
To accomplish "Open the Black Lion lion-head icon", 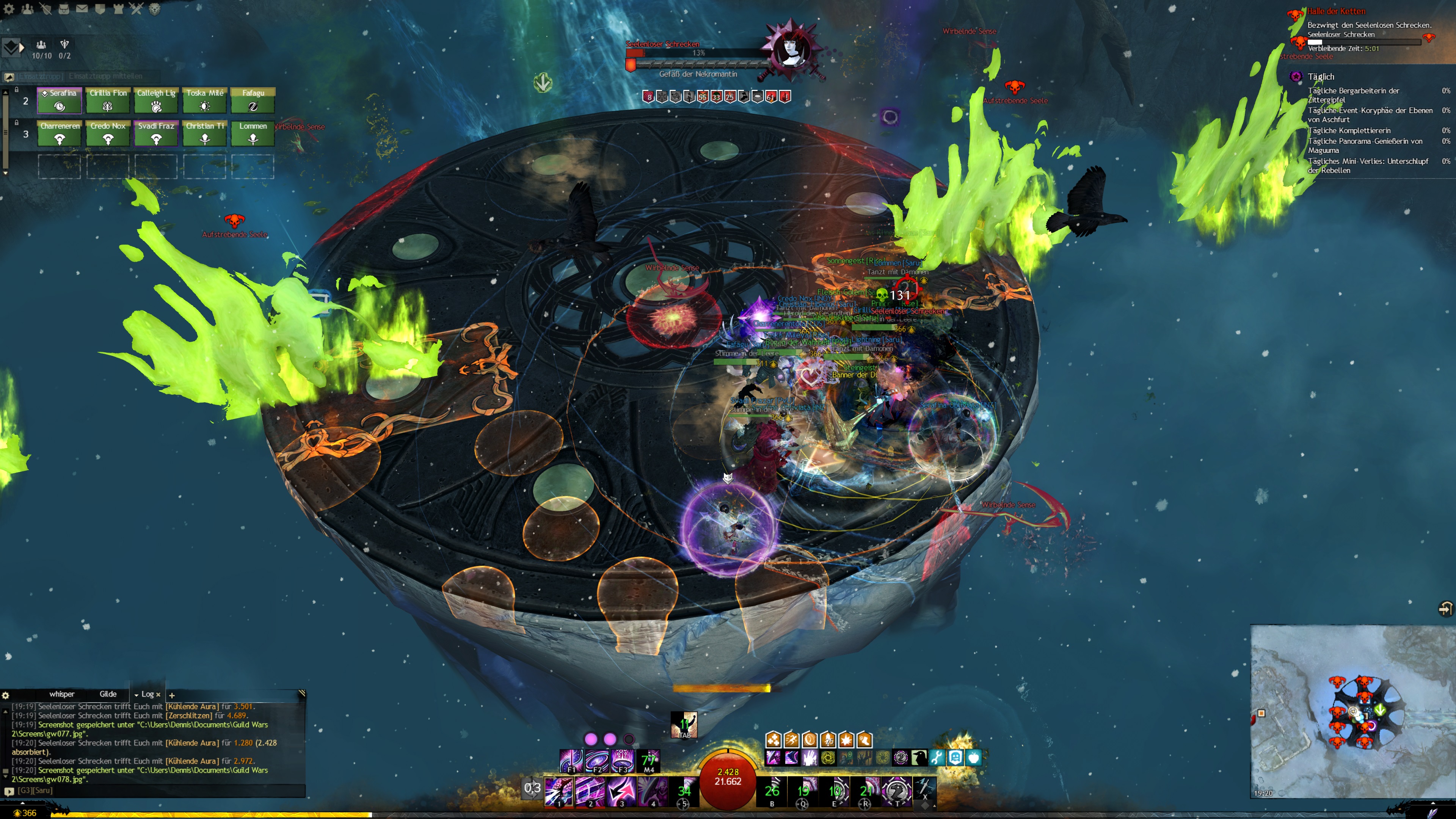I will pyautogui.click(x=154, y=9).
